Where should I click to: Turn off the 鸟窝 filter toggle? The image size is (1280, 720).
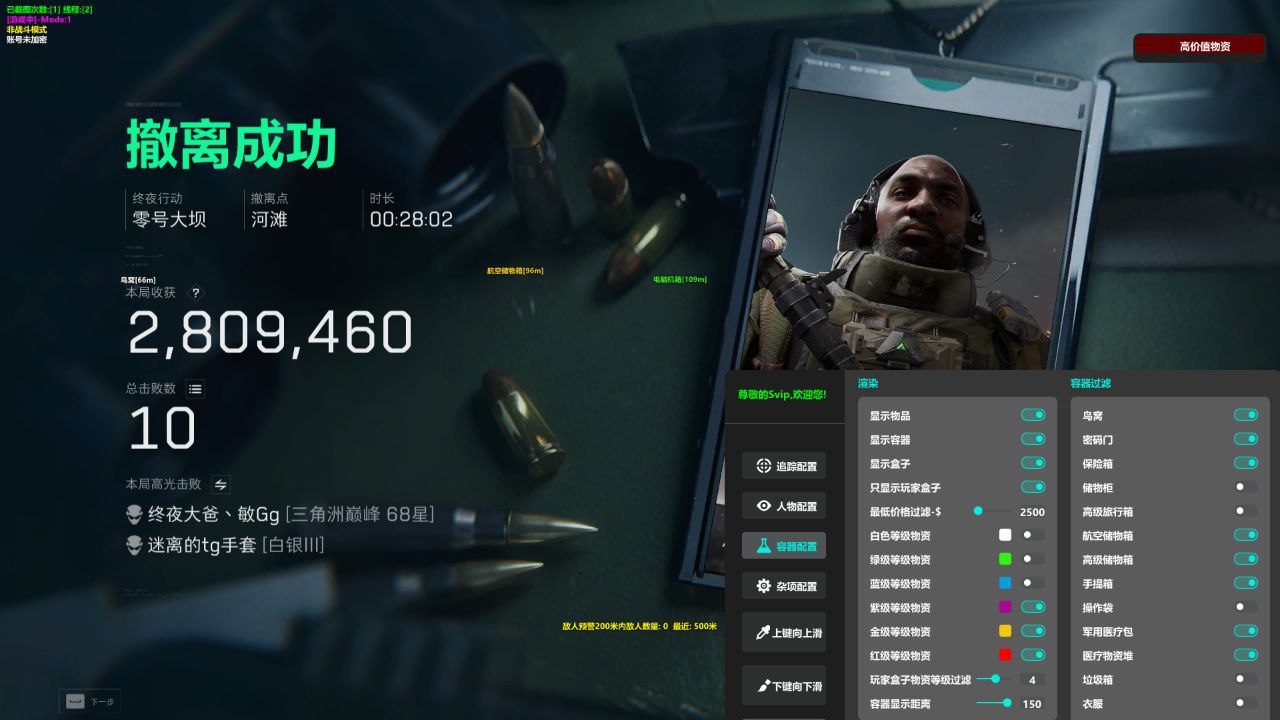pyautogui.click(x=1246, y=415)
